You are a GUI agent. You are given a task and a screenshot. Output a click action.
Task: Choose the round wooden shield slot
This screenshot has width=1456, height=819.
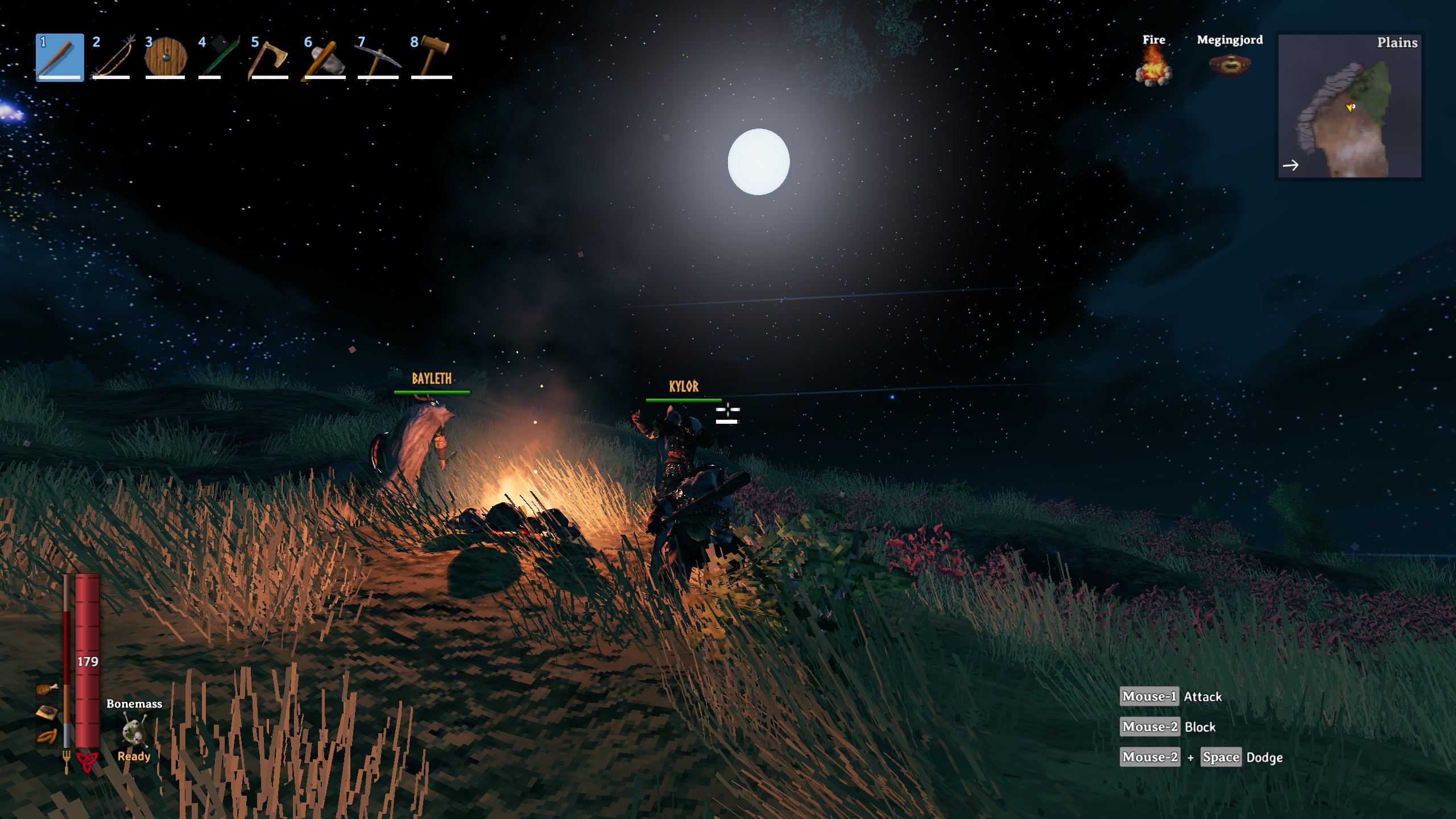pos(165,57)
